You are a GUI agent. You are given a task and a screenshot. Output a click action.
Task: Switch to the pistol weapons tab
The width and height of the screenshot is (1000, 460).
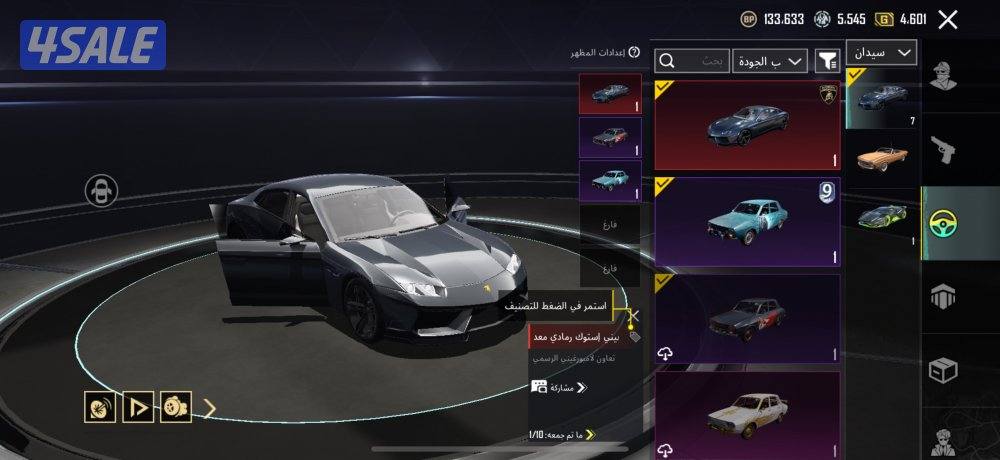943,150
